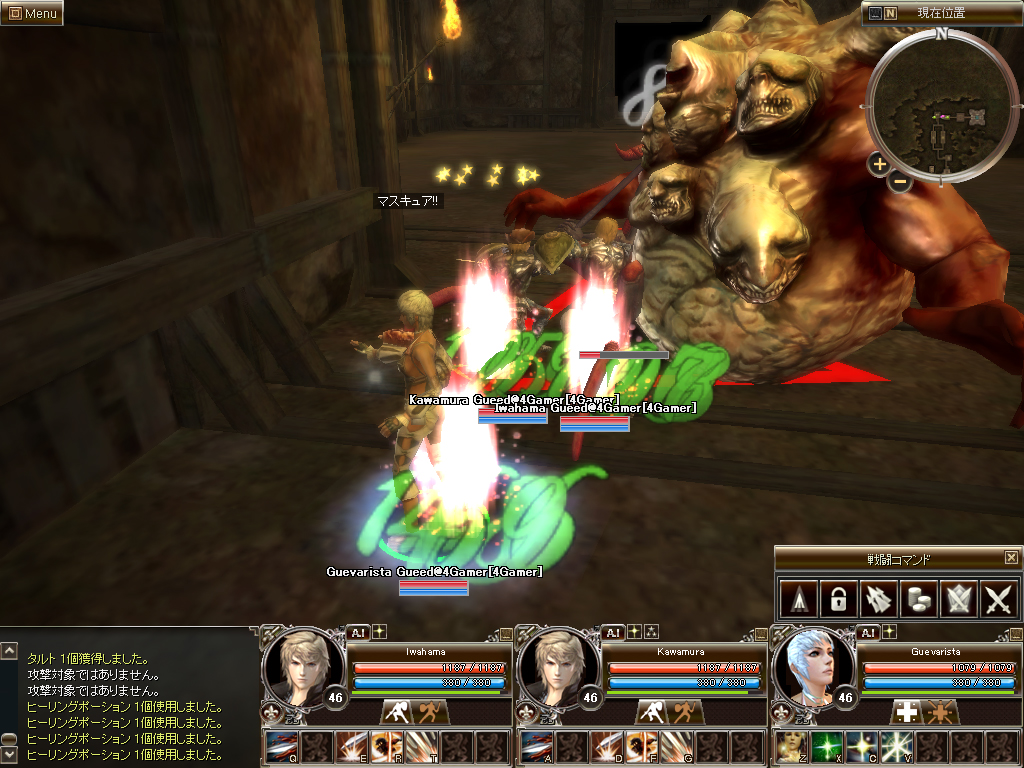This screenshot has width=1024, height=768.
Task: Select the padlock battle command
Action: point(837,599)
